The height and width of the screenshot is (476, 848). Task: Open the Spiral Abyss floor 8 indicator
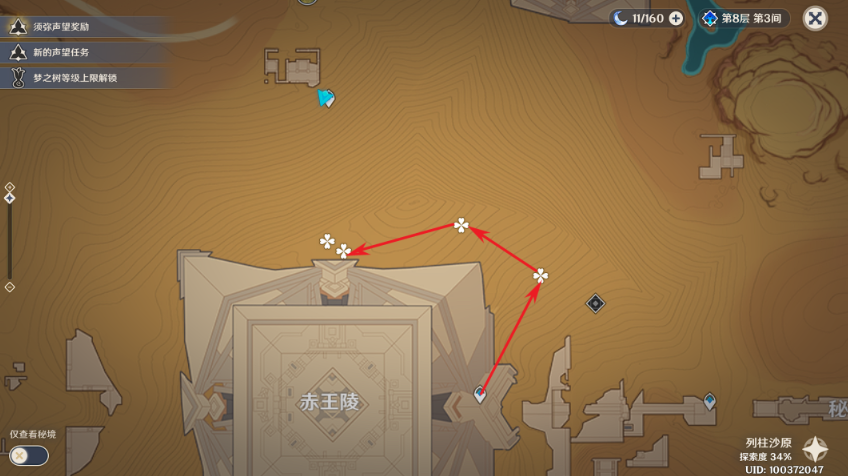point(745,18)
